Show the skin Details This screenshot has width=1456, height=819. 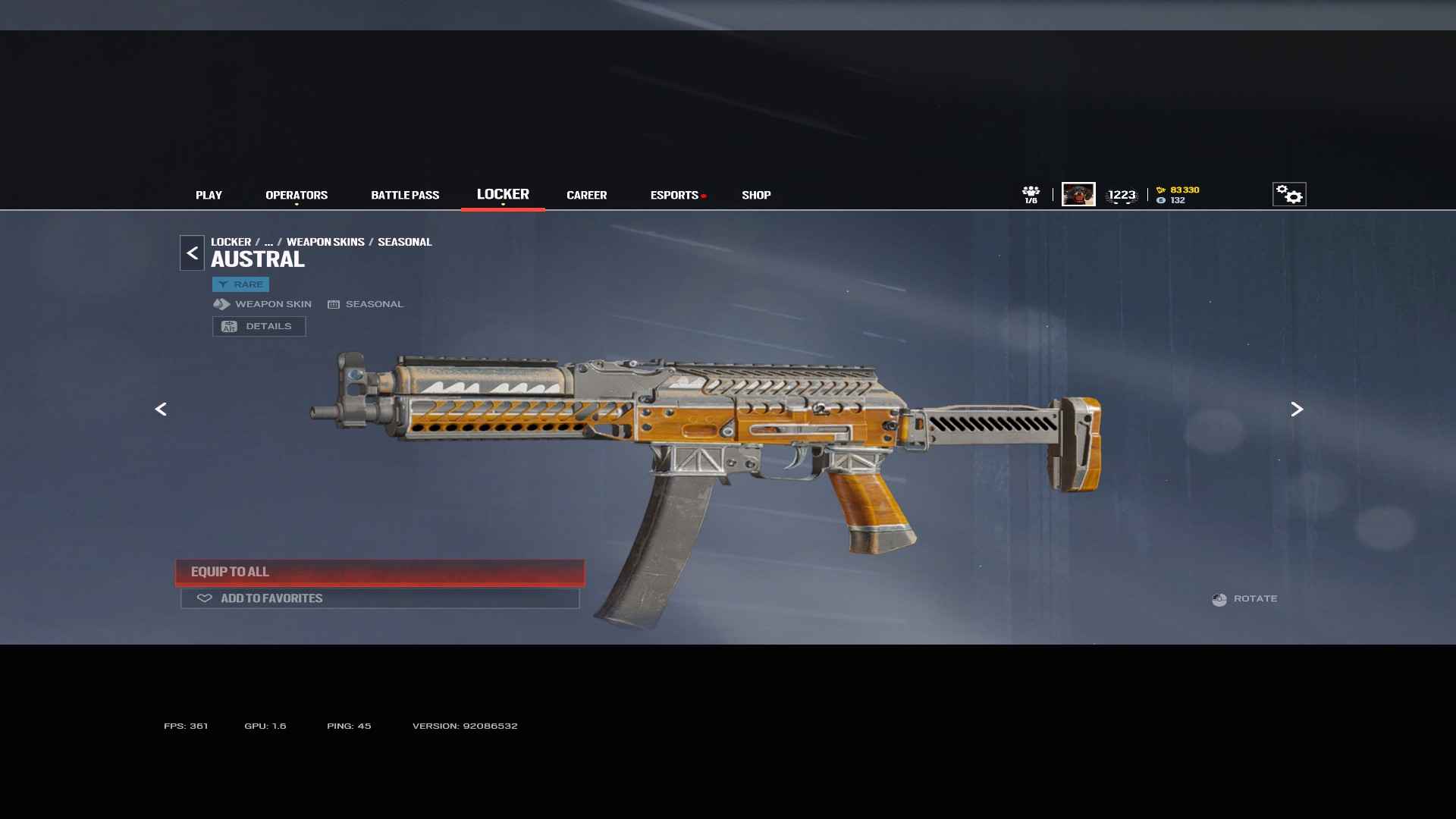coord(259,326)
